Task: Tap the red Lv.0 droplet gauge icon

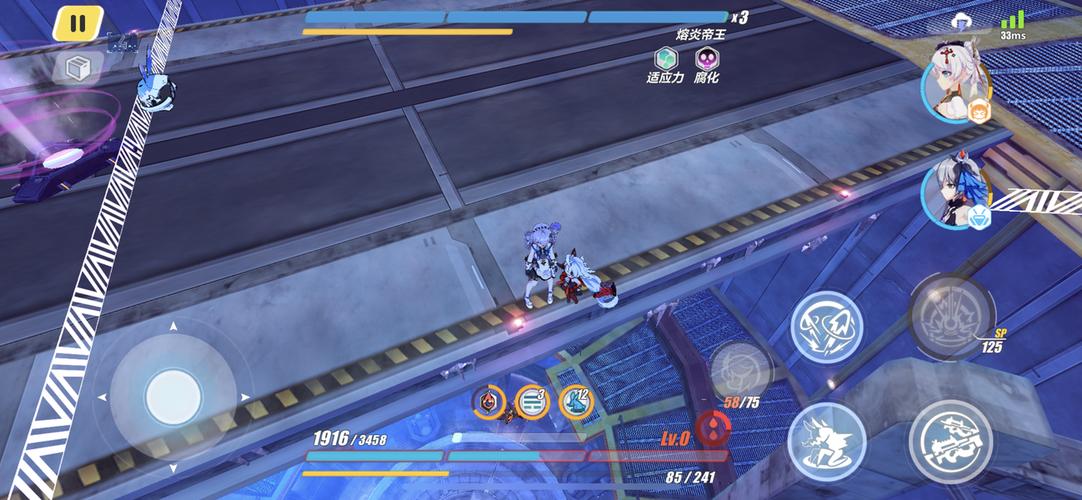Action: coord(712,428)
